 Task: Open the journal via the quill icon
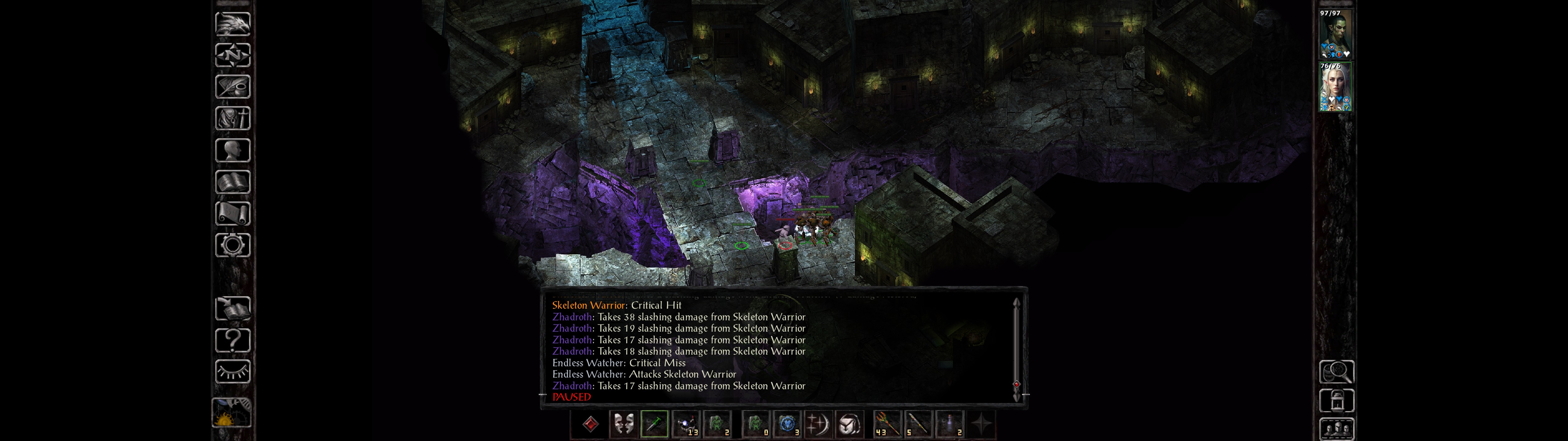[232, 86]
